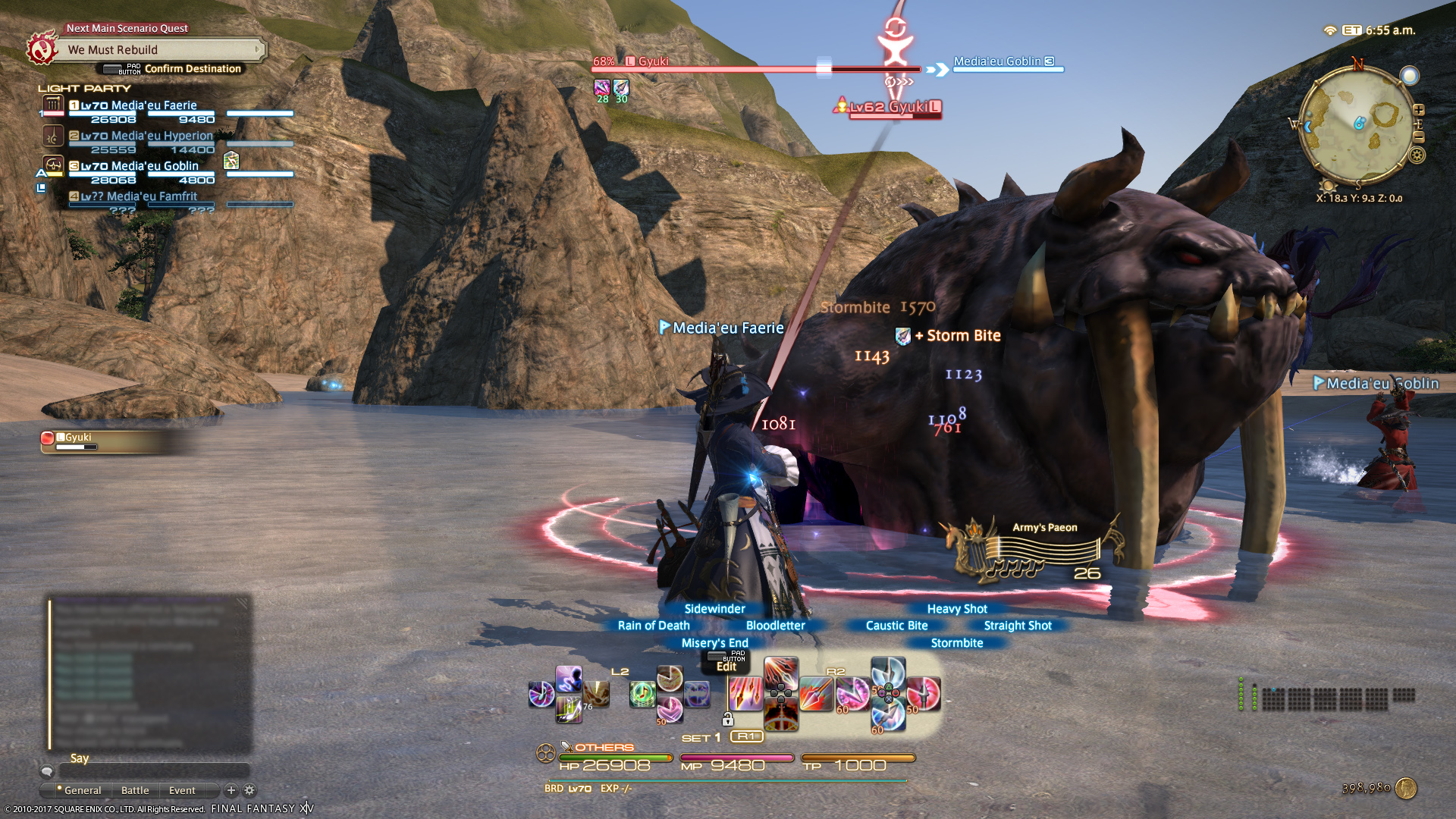1456x819 pixels.
Task: Choose Media'eu Goblin in the party list
Action: pos(154,166)
